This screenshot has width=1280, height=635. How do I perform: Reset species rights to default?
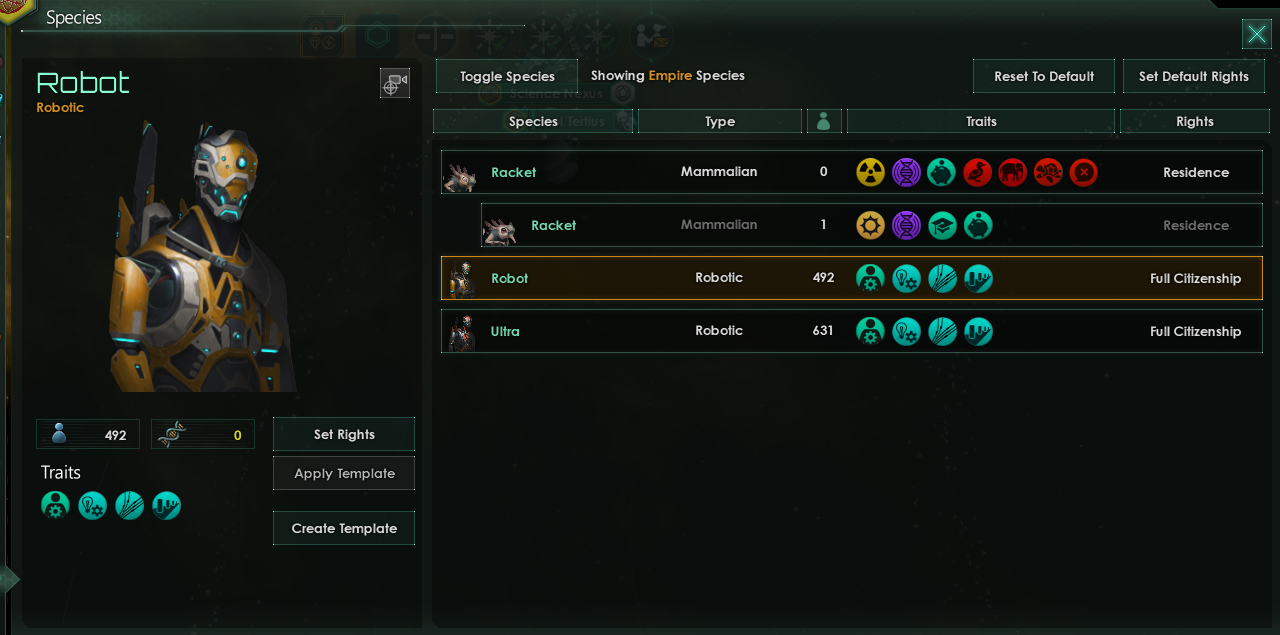1043,77
